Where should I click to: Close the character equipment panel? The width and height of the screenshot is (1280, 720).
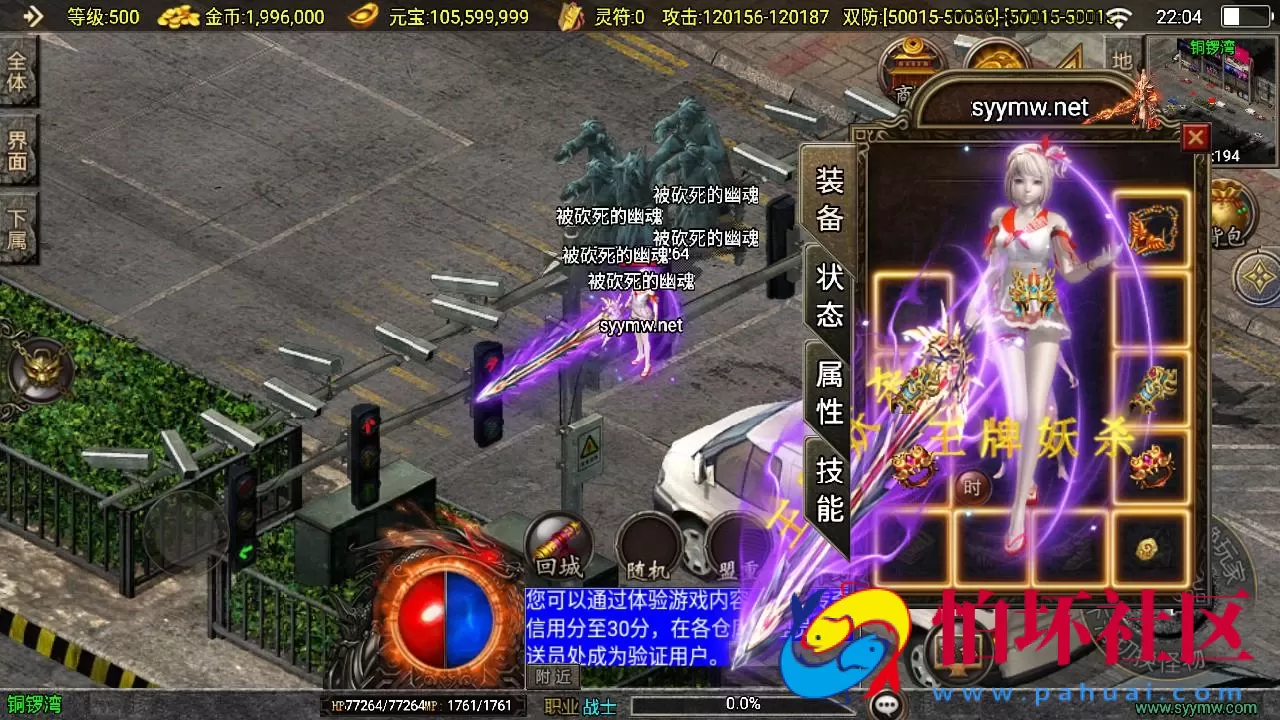(1196, 137)
